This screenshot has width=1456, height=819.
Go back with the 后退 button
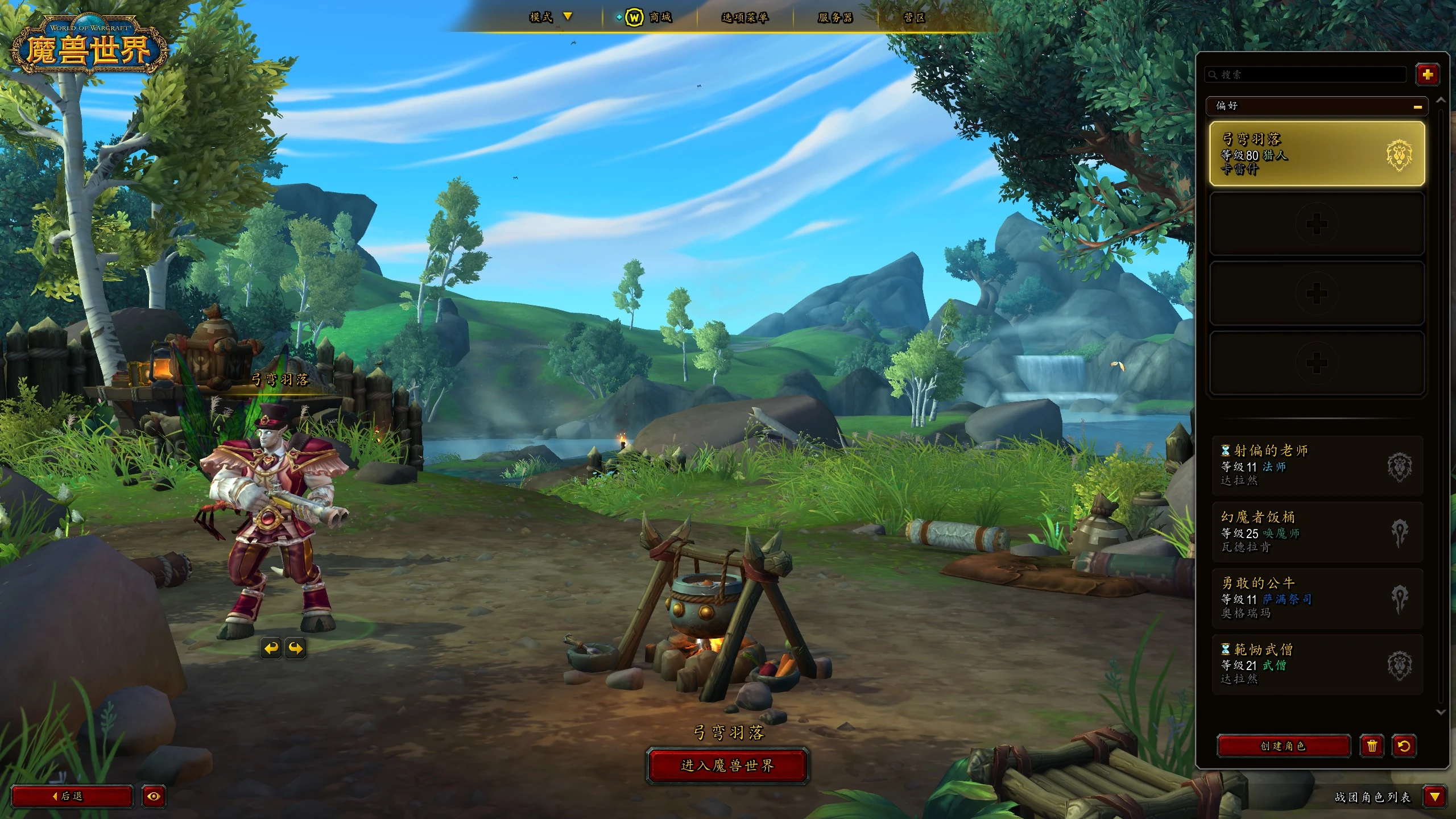click(72, 796)
